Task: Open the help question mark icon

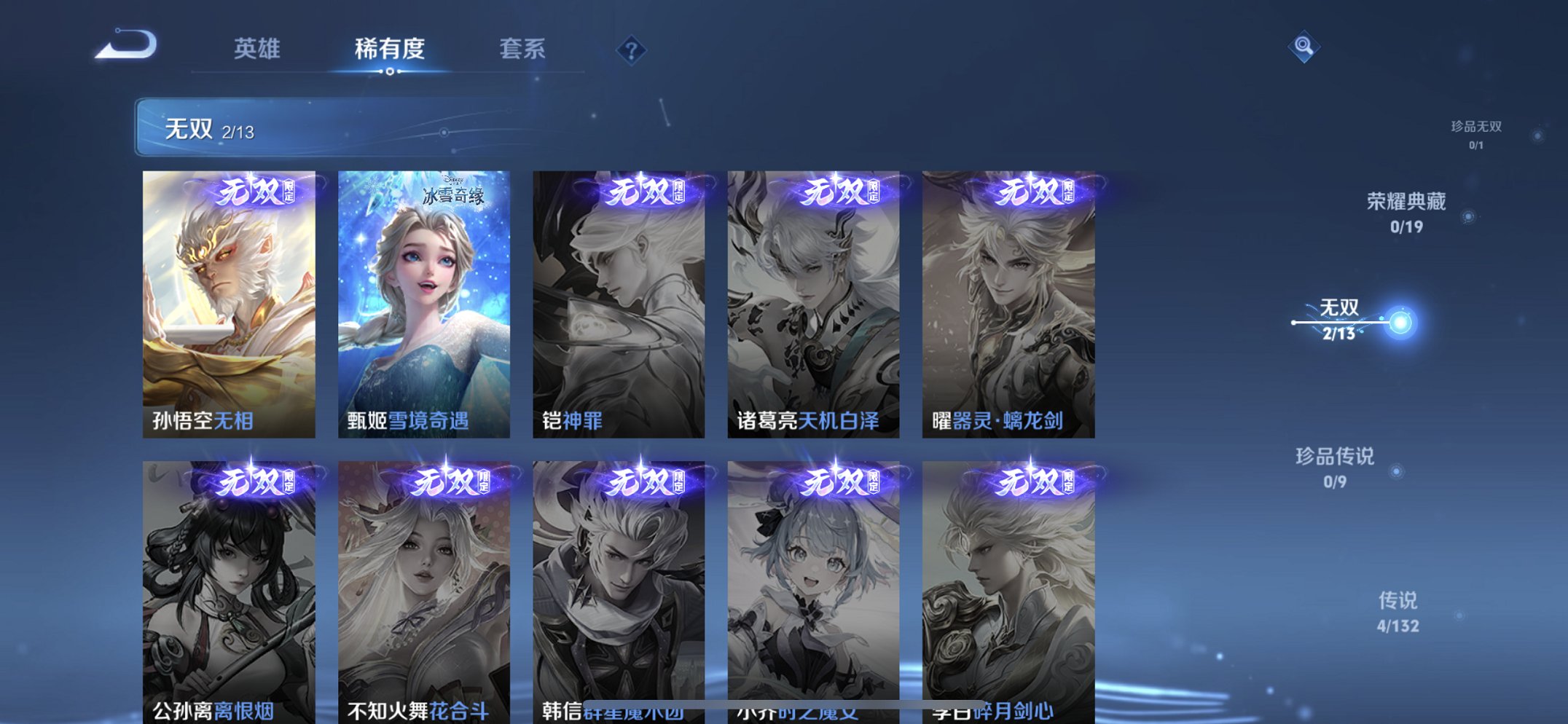Action: tap(631, 49)
